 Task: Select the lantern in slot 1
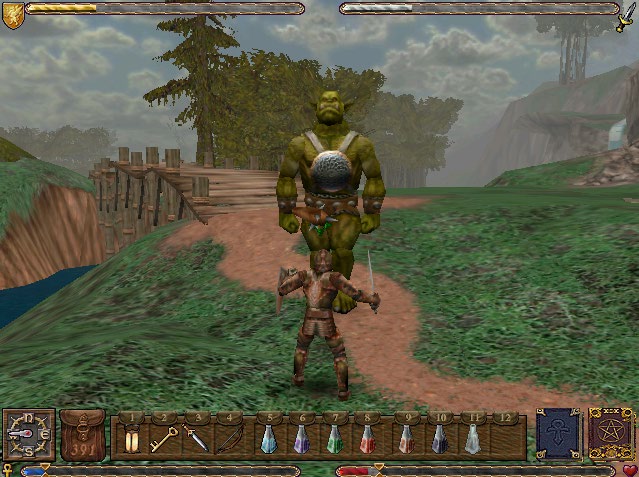[131, 438]
